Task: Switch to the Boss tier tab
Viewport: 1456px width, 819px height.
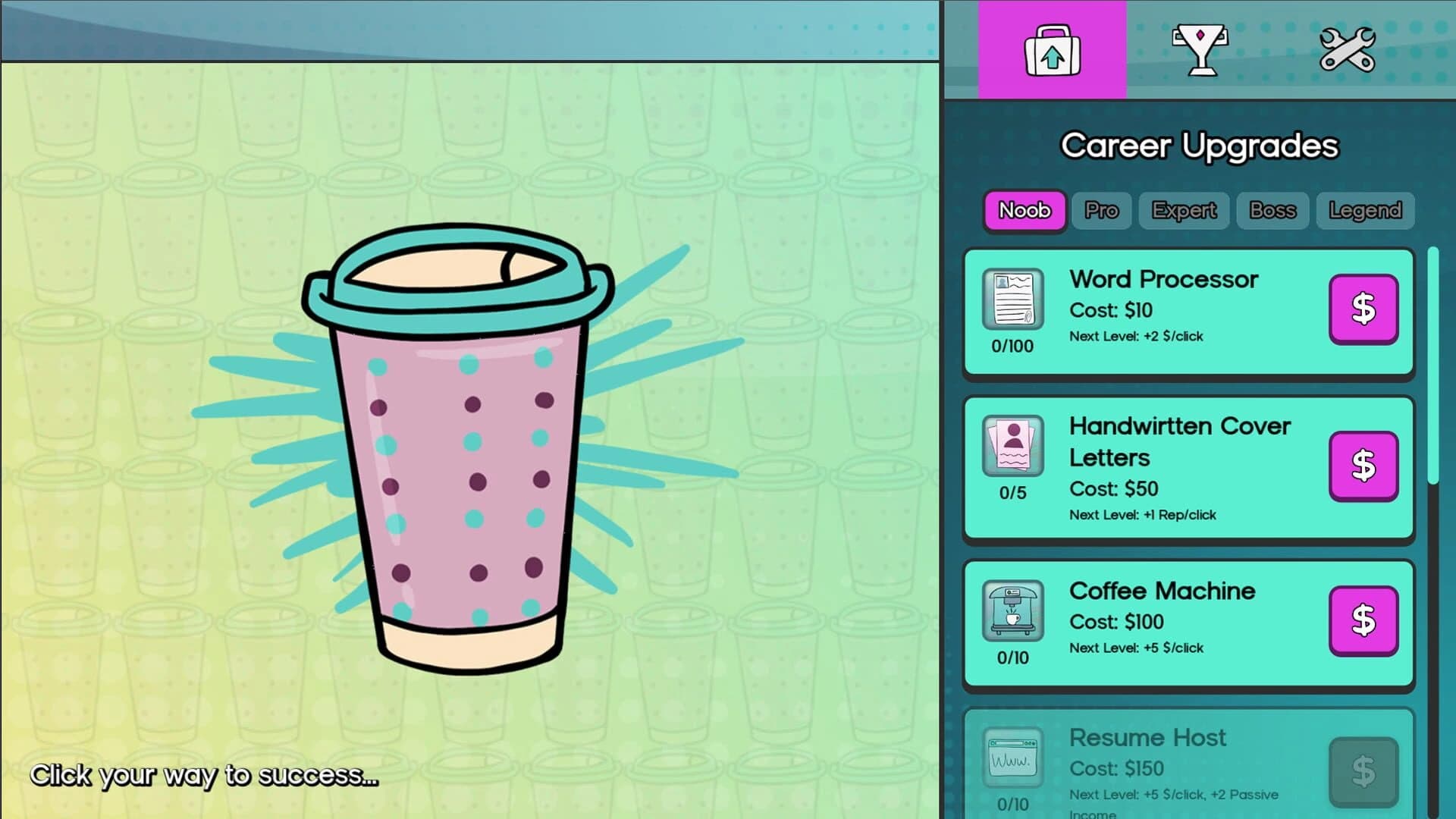Action: [x=1272, y=211]
